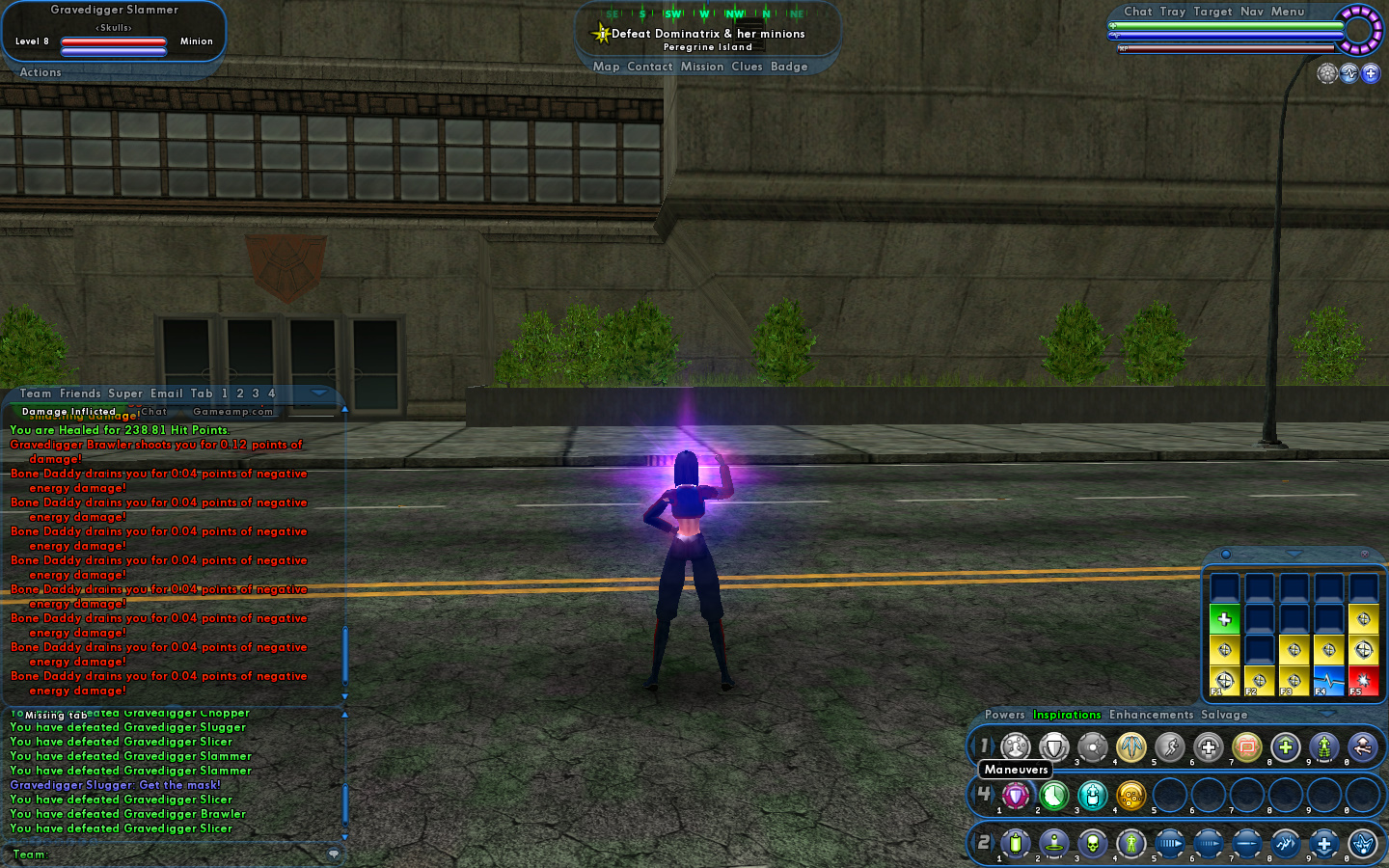Open the Actions menu for the target

coord(41,72)
